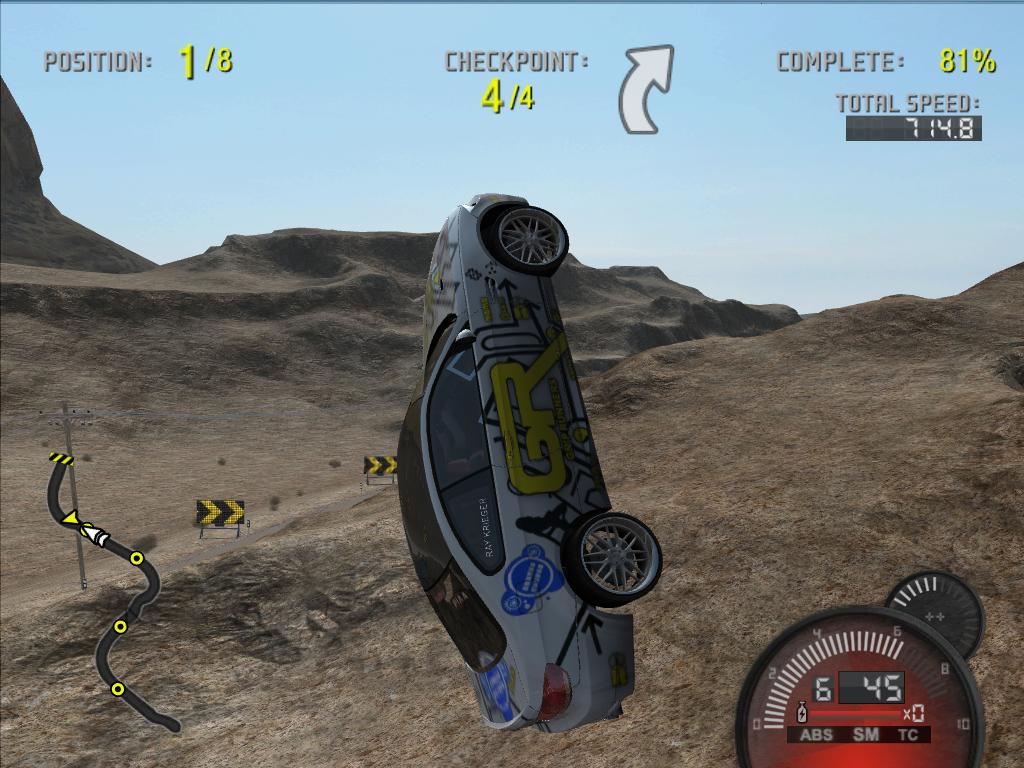
Task: Click the small boost gauge dial
Action: (935, 613)
